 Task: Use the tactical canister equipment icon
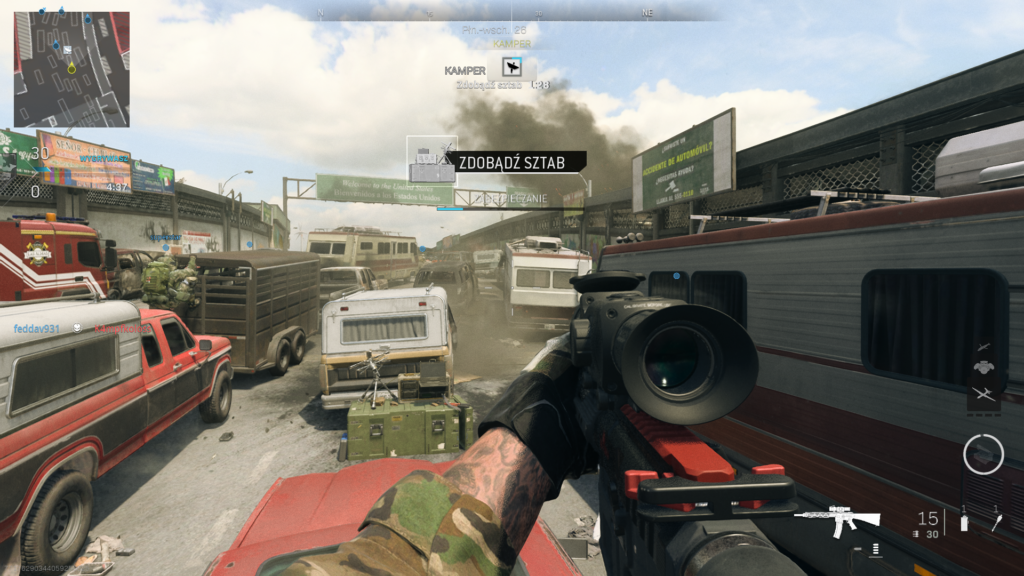point(964,520)
